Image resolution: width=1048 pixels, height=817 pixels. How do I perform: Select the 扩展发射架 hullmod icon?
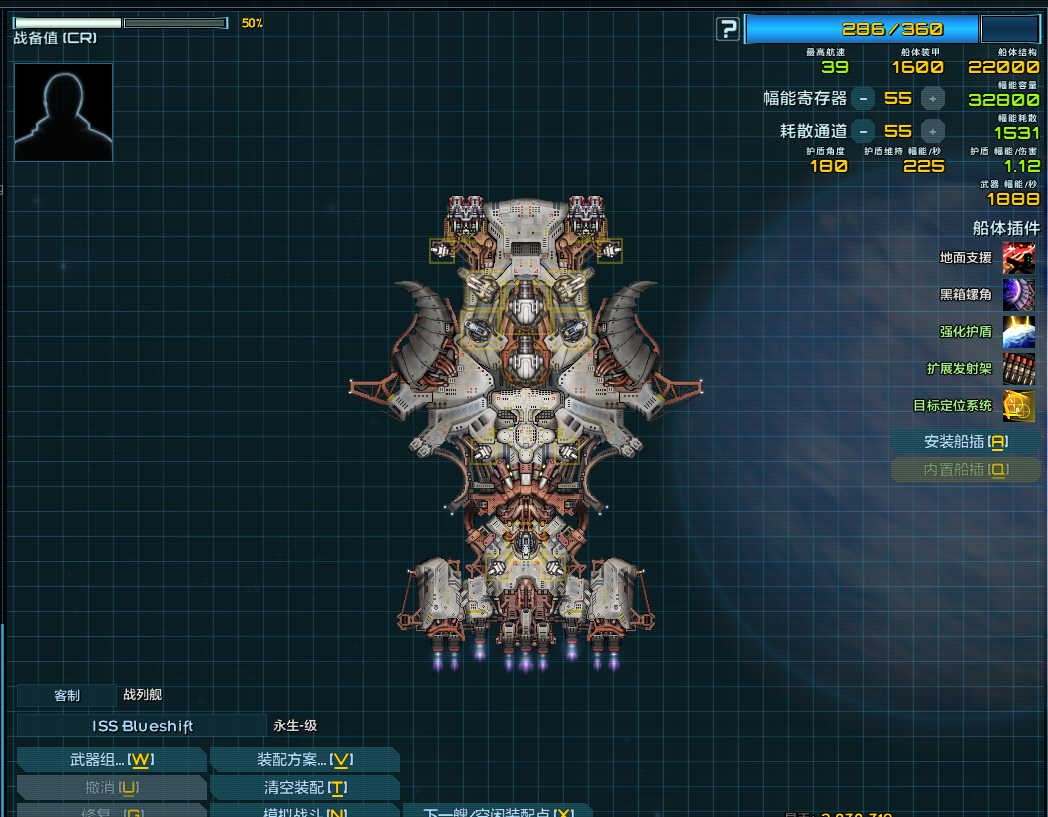click(1018, 369)
